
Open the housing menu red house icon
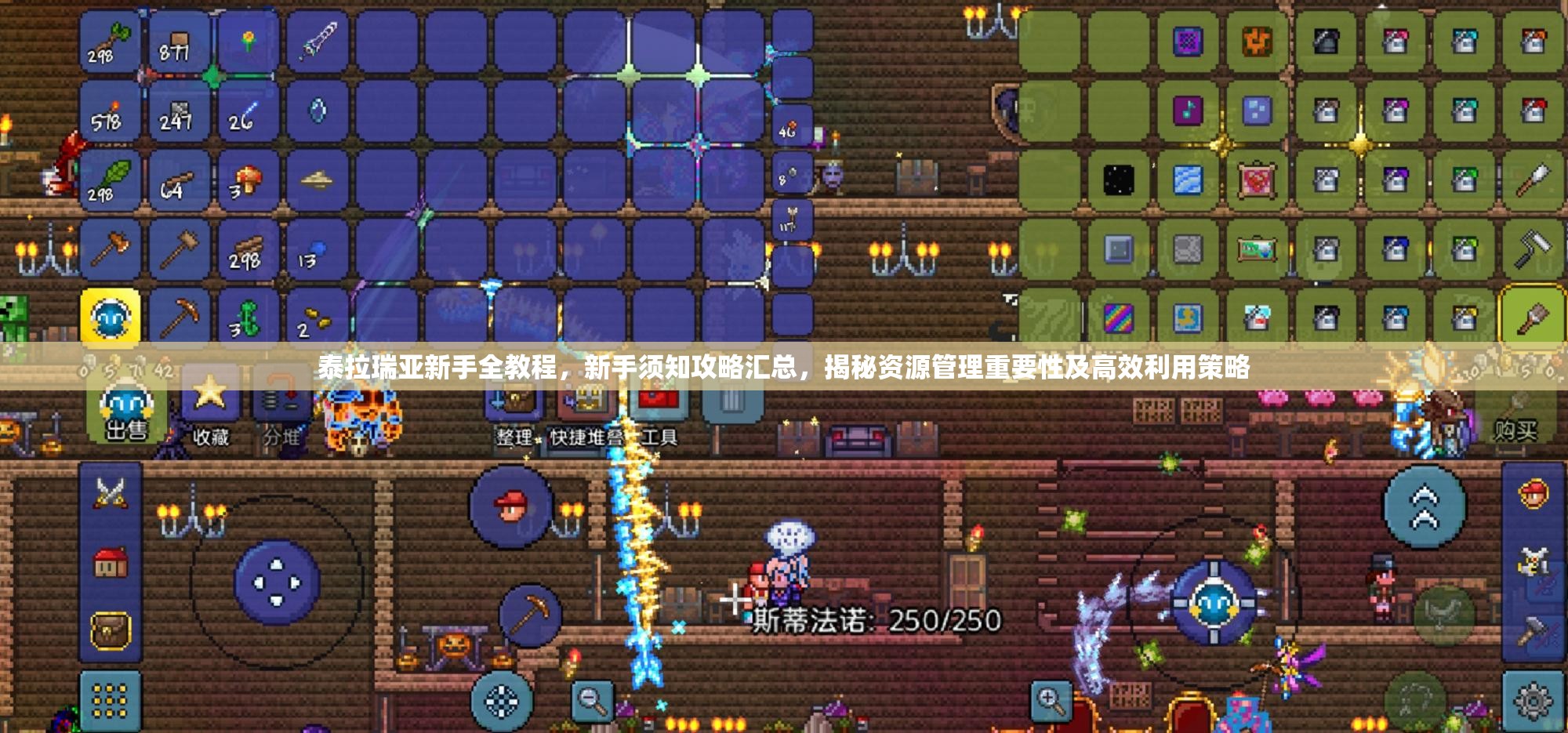click(x=111, y=562)
